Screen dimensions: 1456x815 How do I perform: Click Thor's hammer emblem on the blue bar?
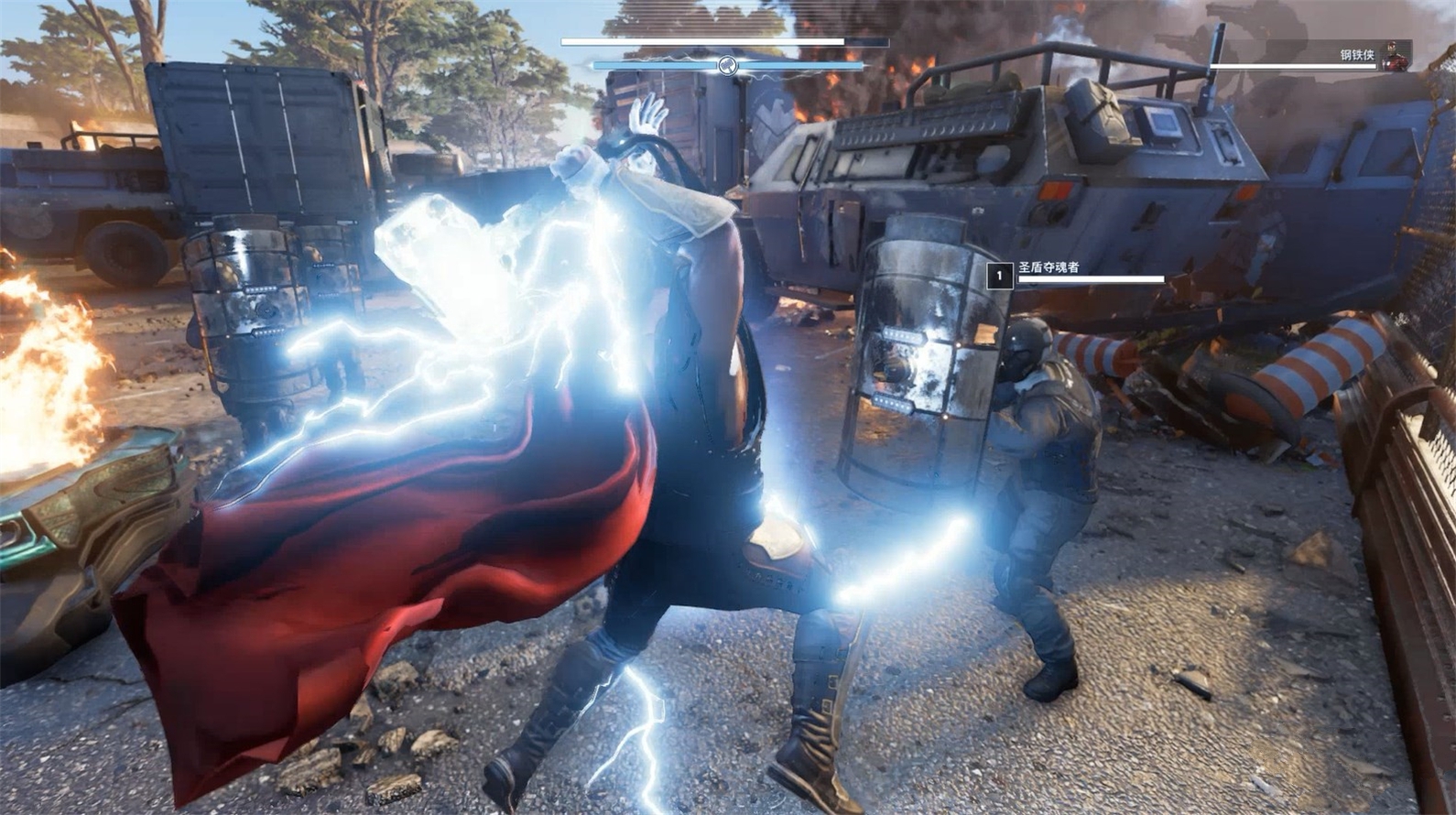tap(727, 65)
